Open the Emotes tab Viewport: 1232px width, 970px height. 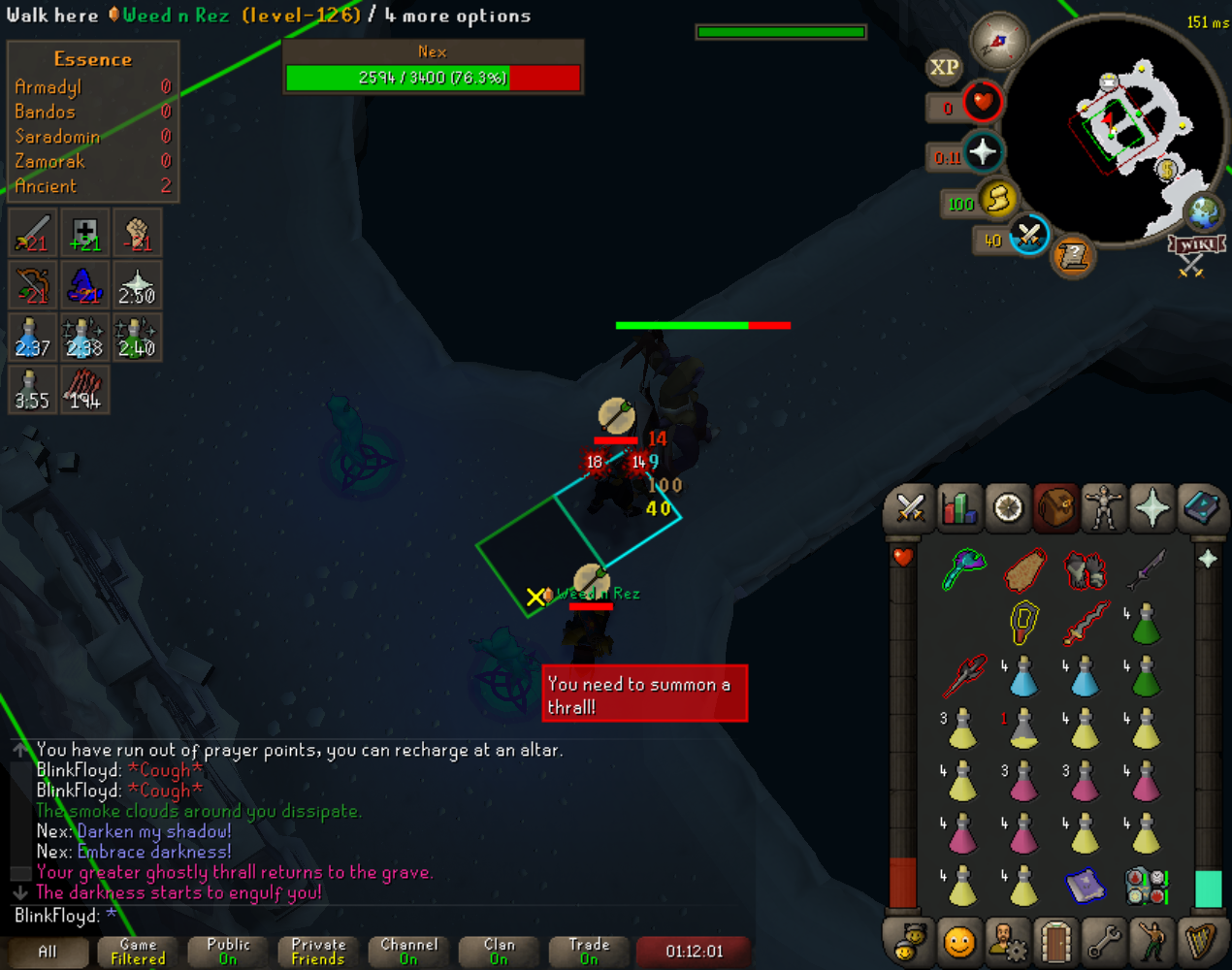1151,941
